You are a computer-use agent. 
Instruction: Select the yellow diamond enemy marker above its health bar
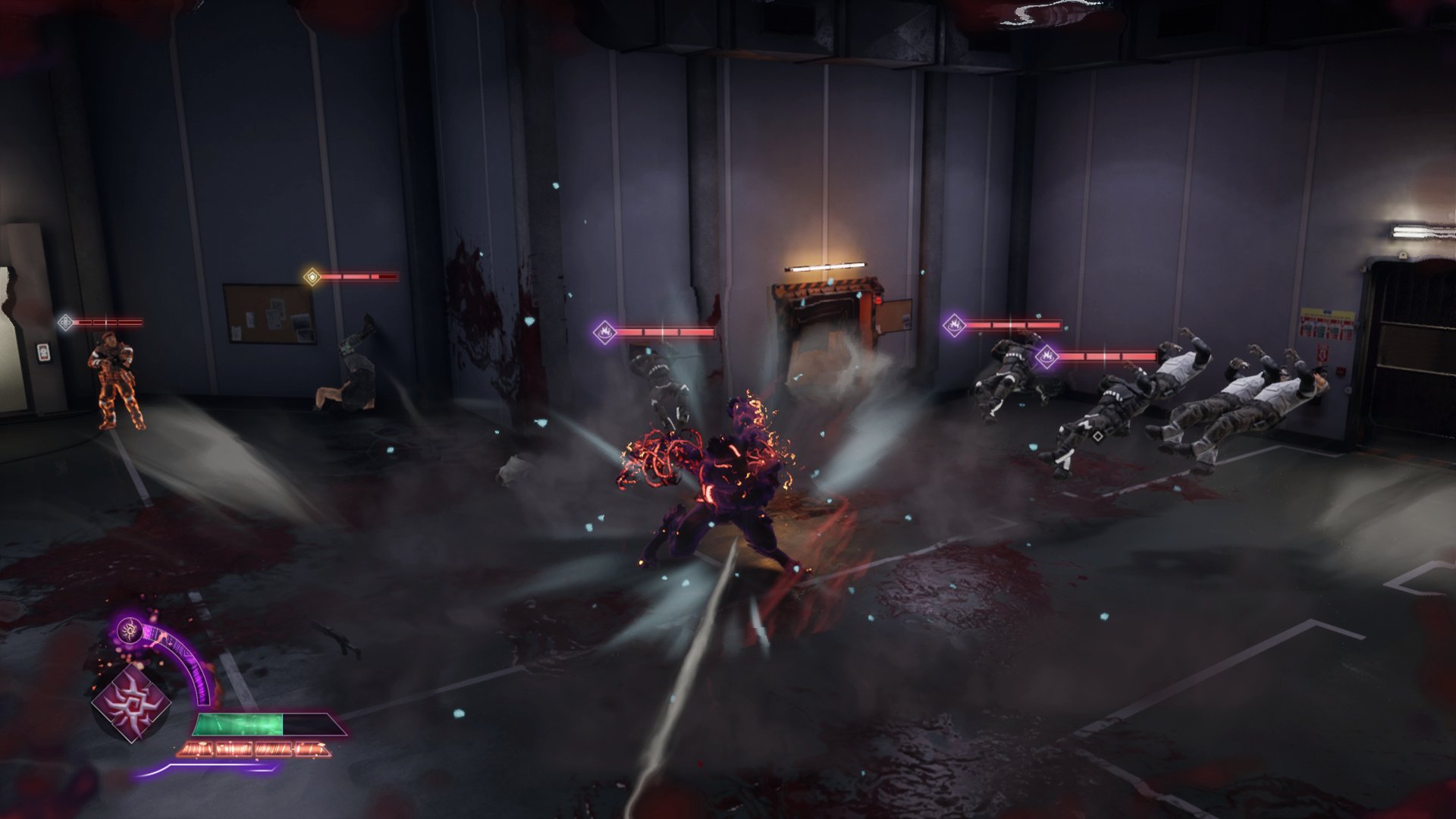coord(311,278)
